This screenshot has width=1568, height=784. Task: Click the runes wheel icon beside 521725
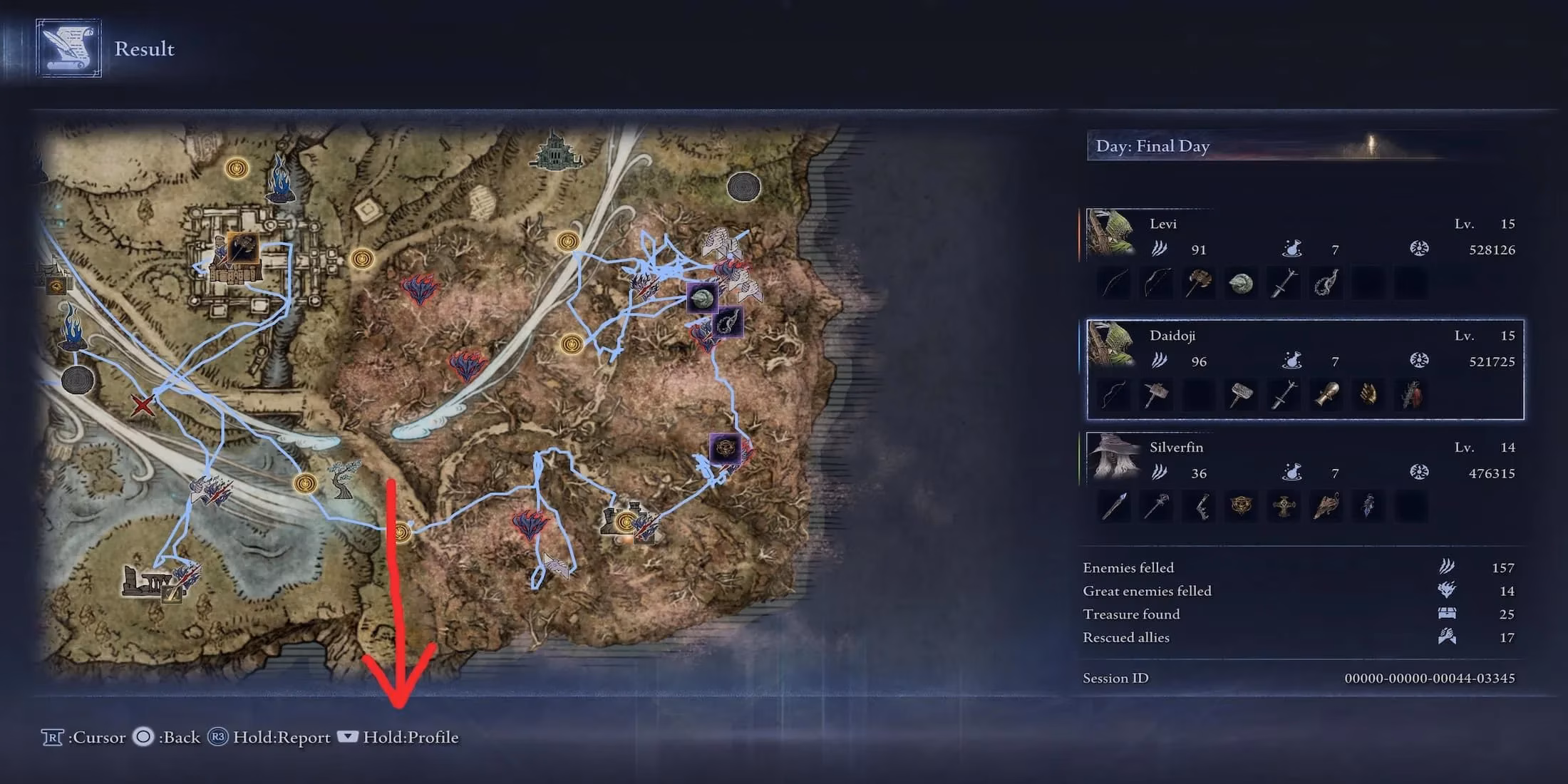1418,359
